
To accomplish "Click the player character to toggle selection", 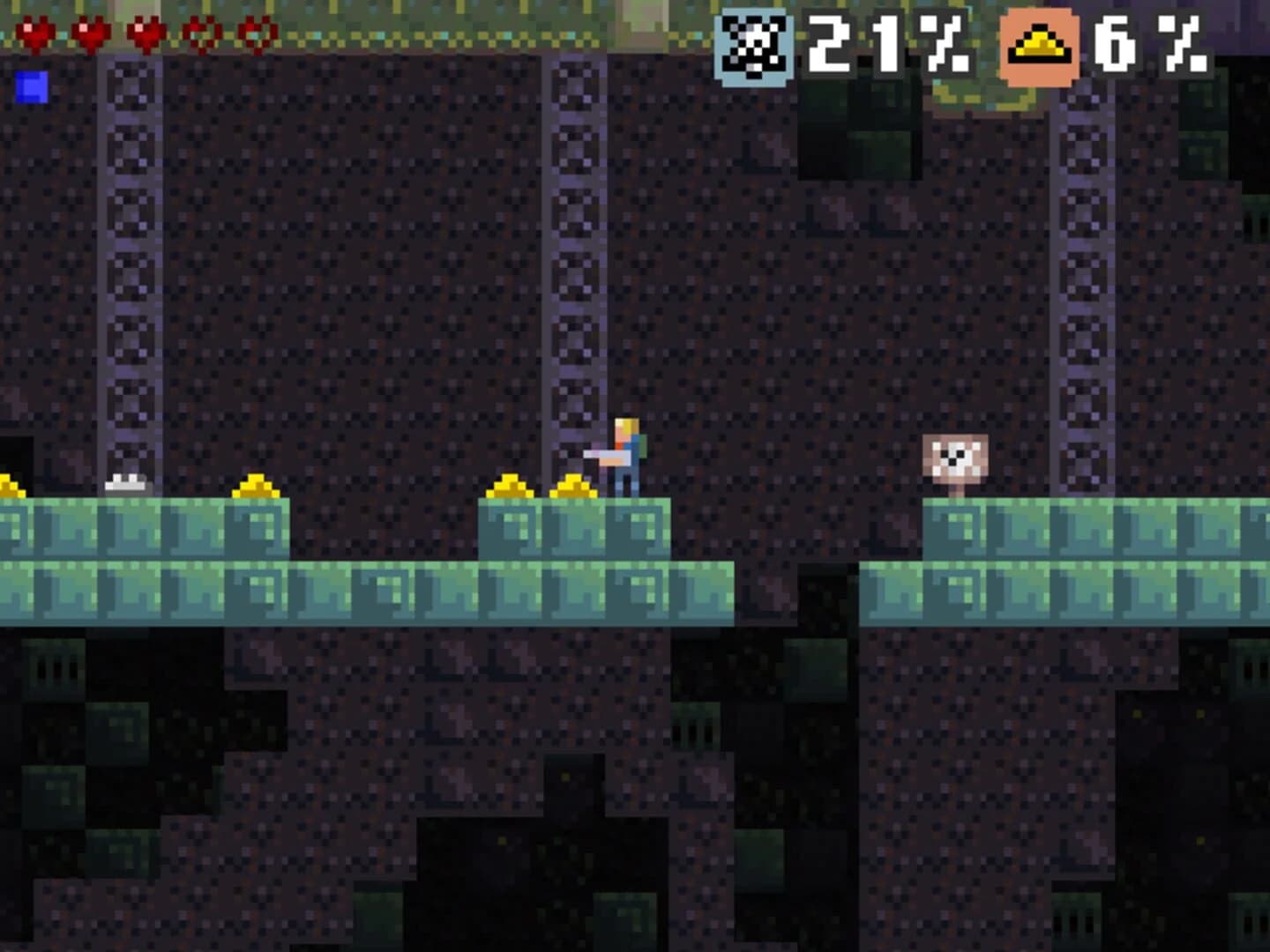I will (x=626, y=450).
